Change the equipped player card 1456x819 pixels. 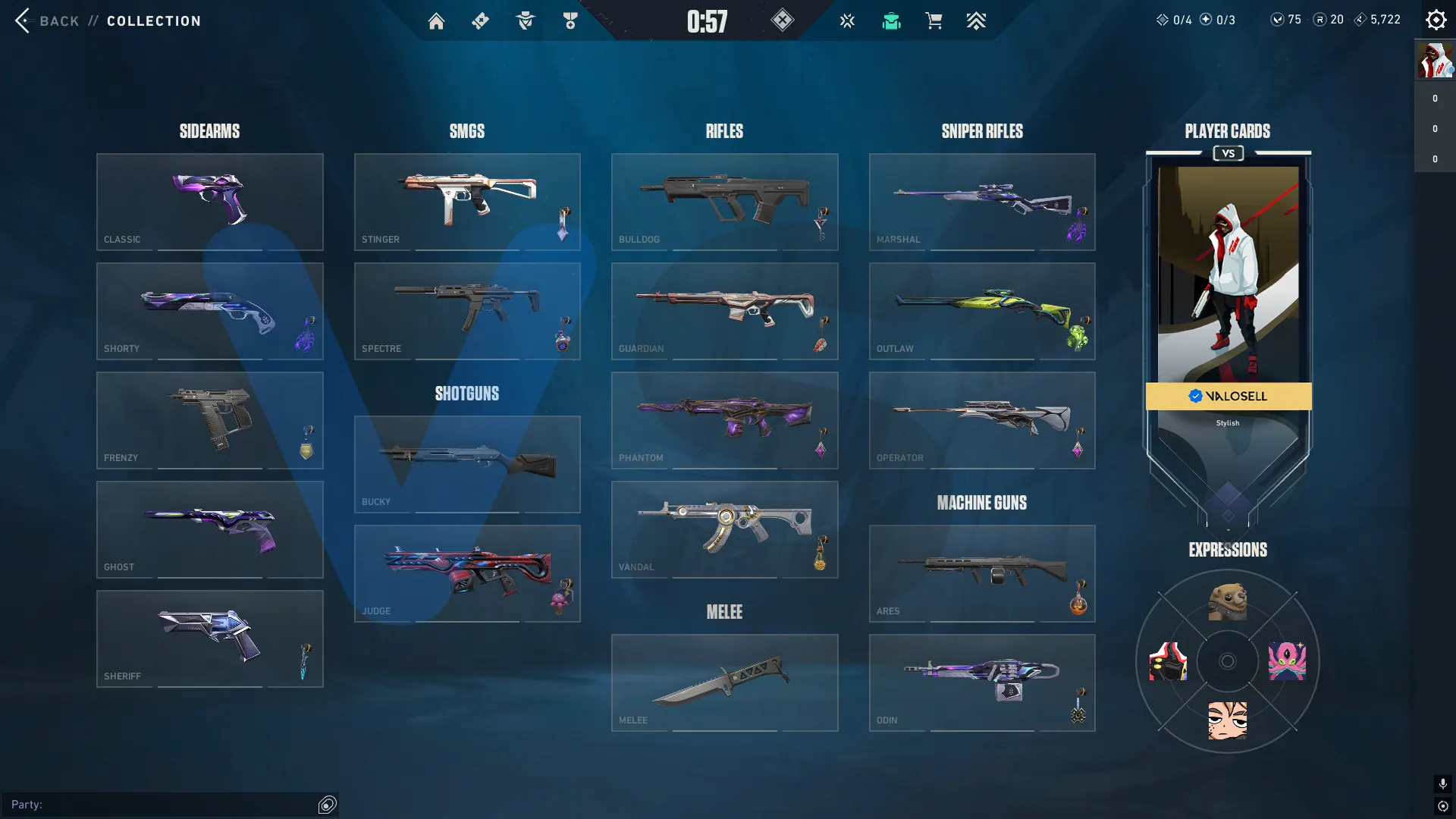(x=1228, y=288)
